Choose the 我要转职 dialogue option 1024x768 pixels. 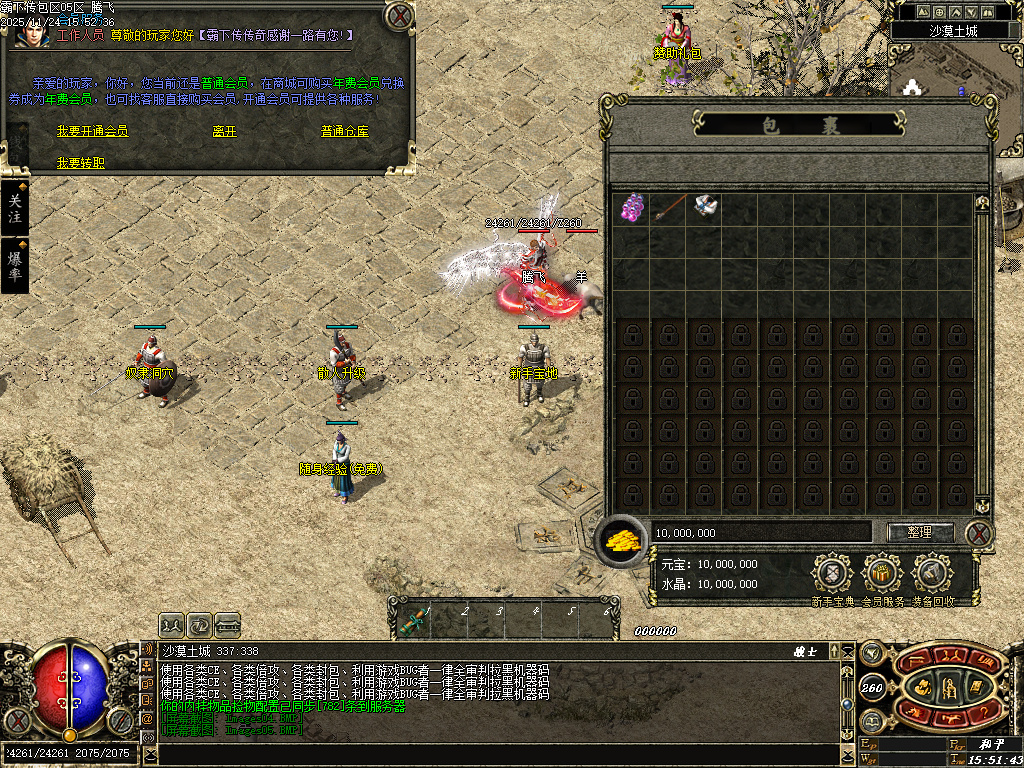pos(80,162)
